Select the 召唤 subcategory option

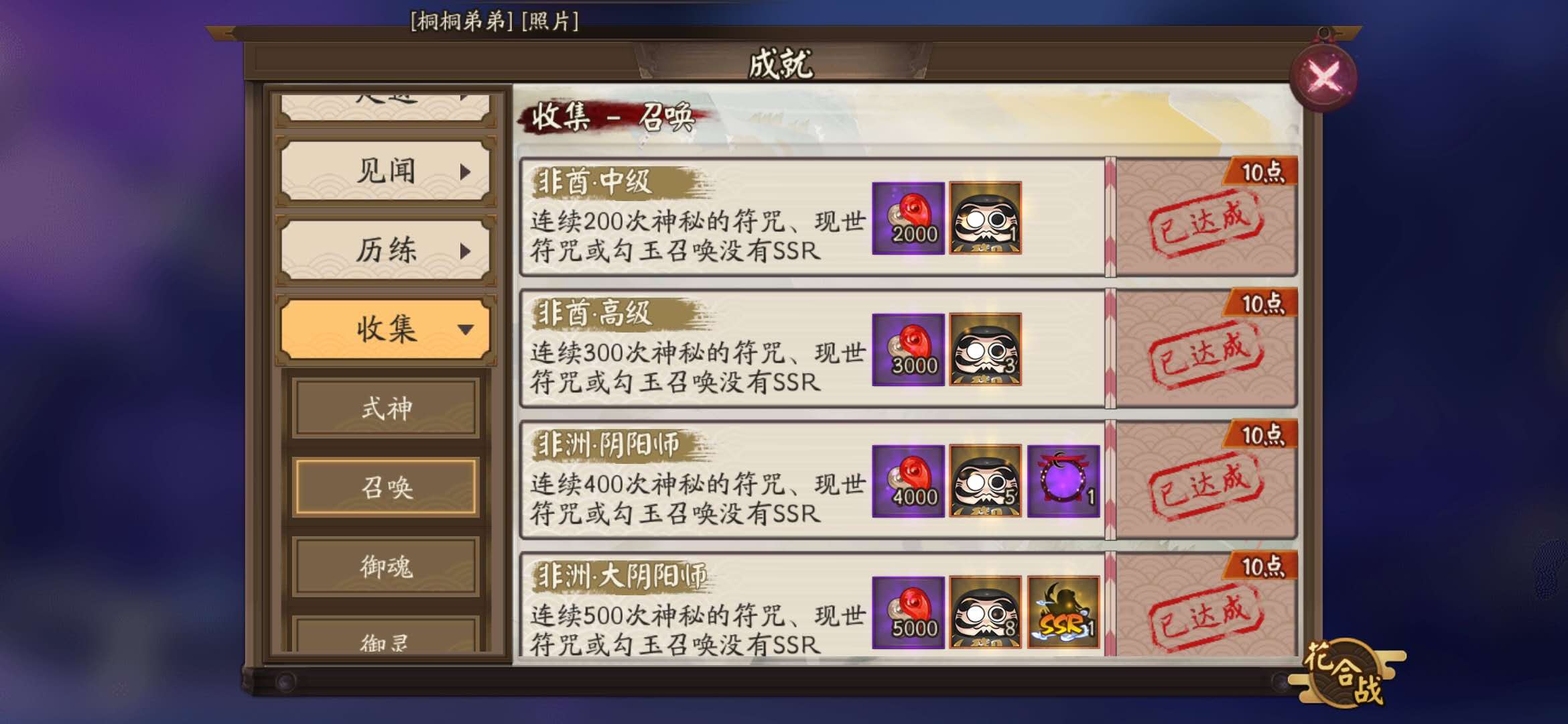[385, 487]
